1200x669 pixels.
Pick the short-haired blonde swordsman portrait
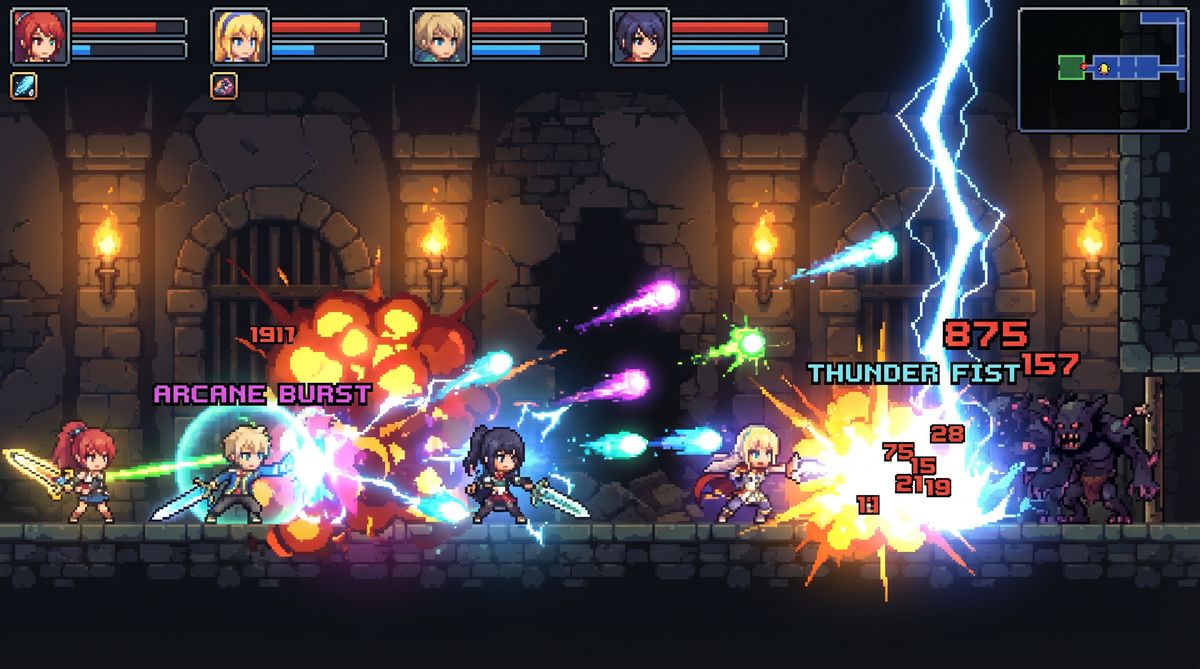(x=440, y=37)
